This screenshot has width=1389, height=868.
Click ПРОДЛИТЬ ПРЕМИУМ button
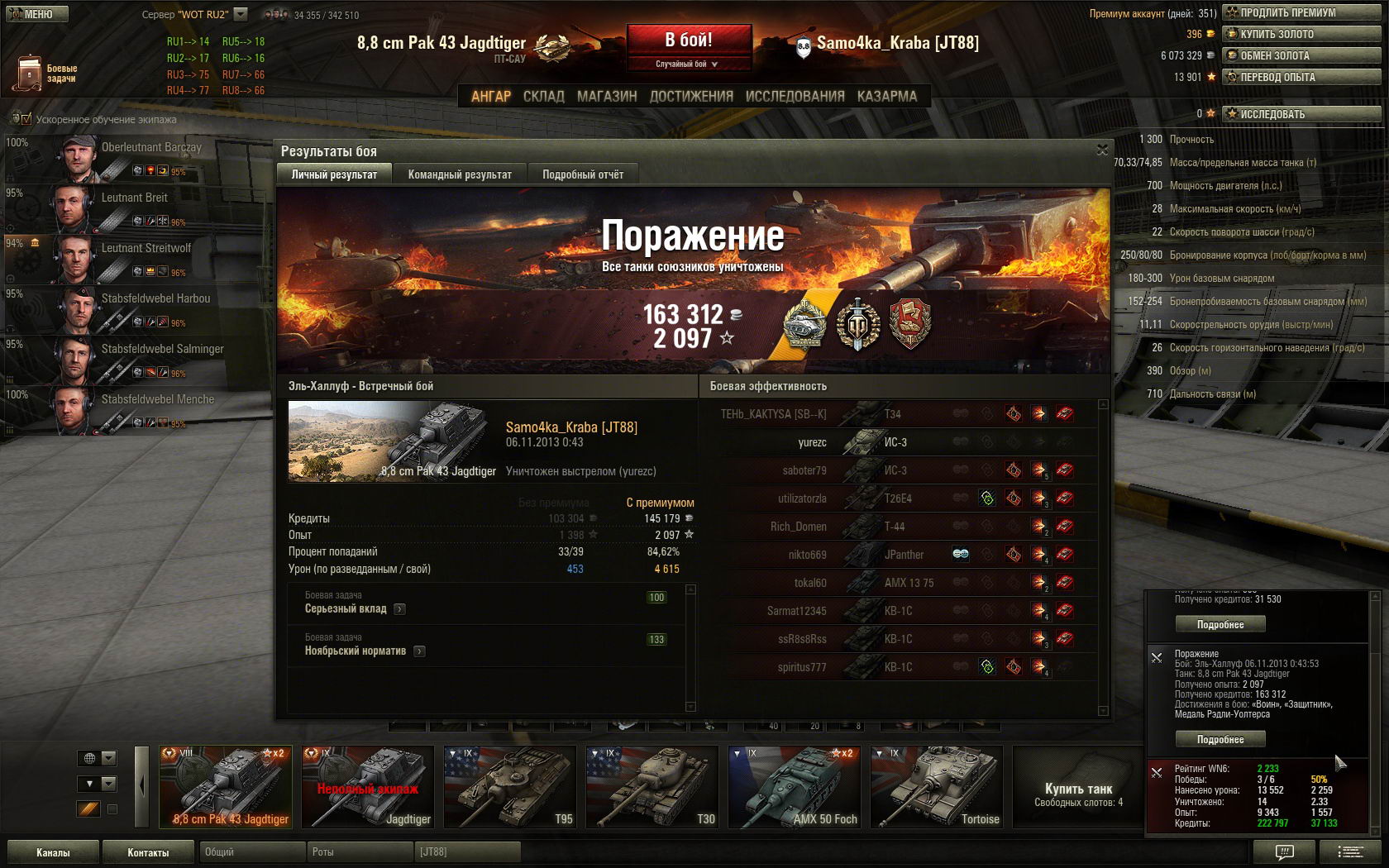[1301, 12]
